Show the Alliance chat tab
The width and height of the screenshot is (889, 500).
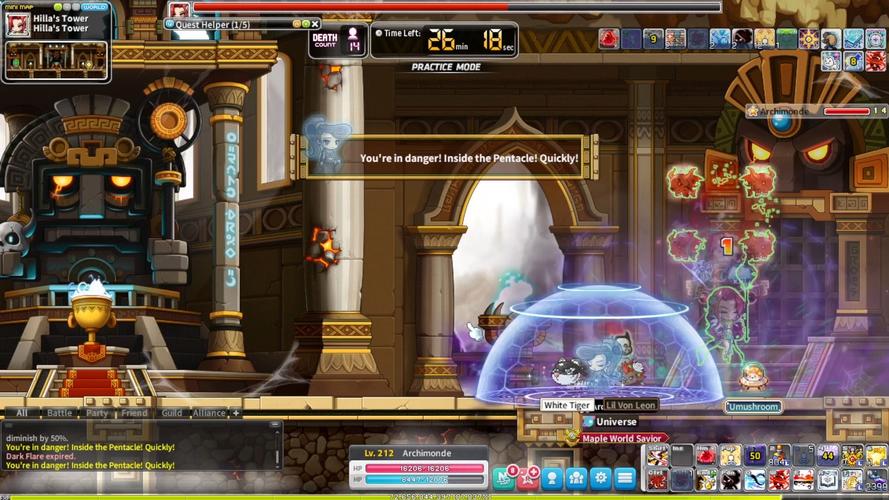[209, 412]
